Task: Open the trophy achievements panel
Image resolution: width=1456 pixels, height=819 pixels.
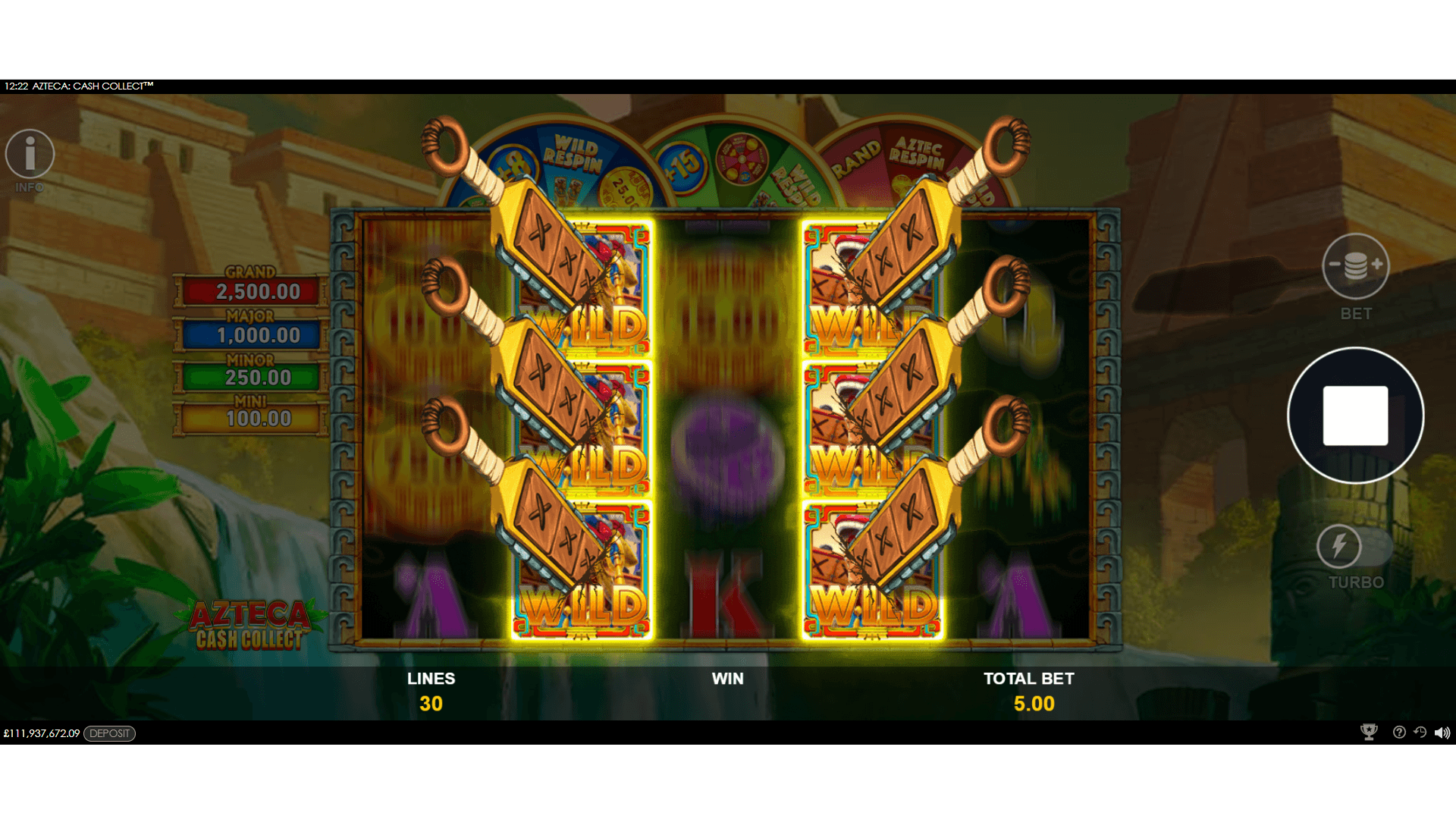Action: point(1369,733)
